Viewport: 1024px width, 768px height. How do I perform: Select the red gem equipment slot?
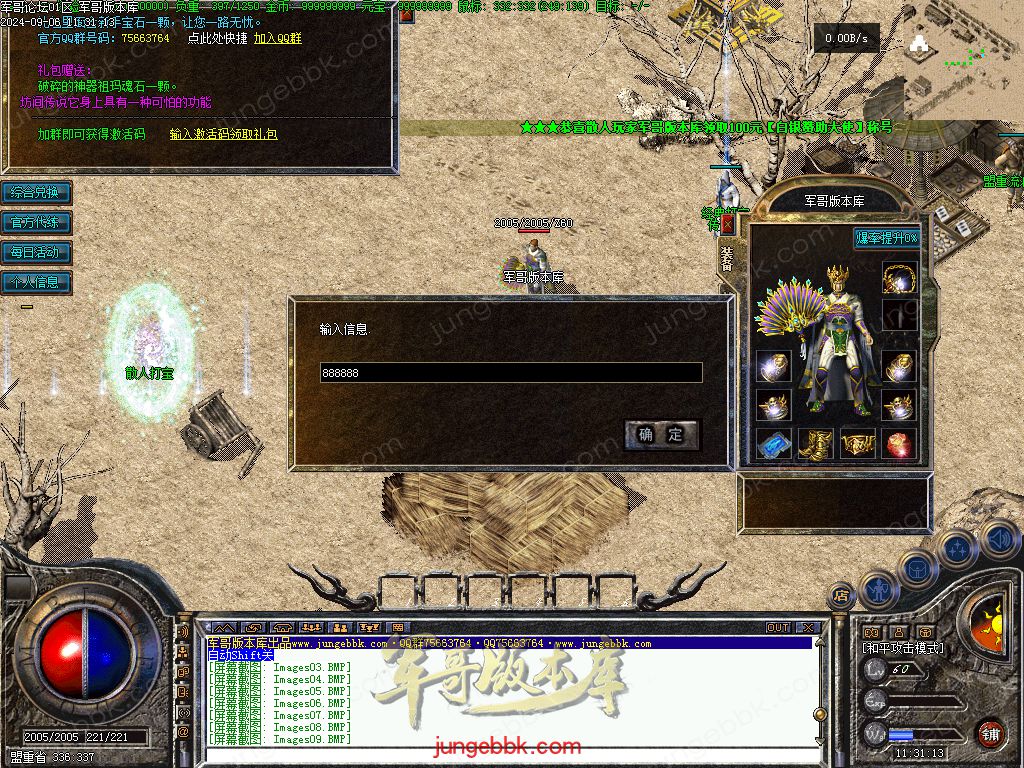tap(899, 443)
